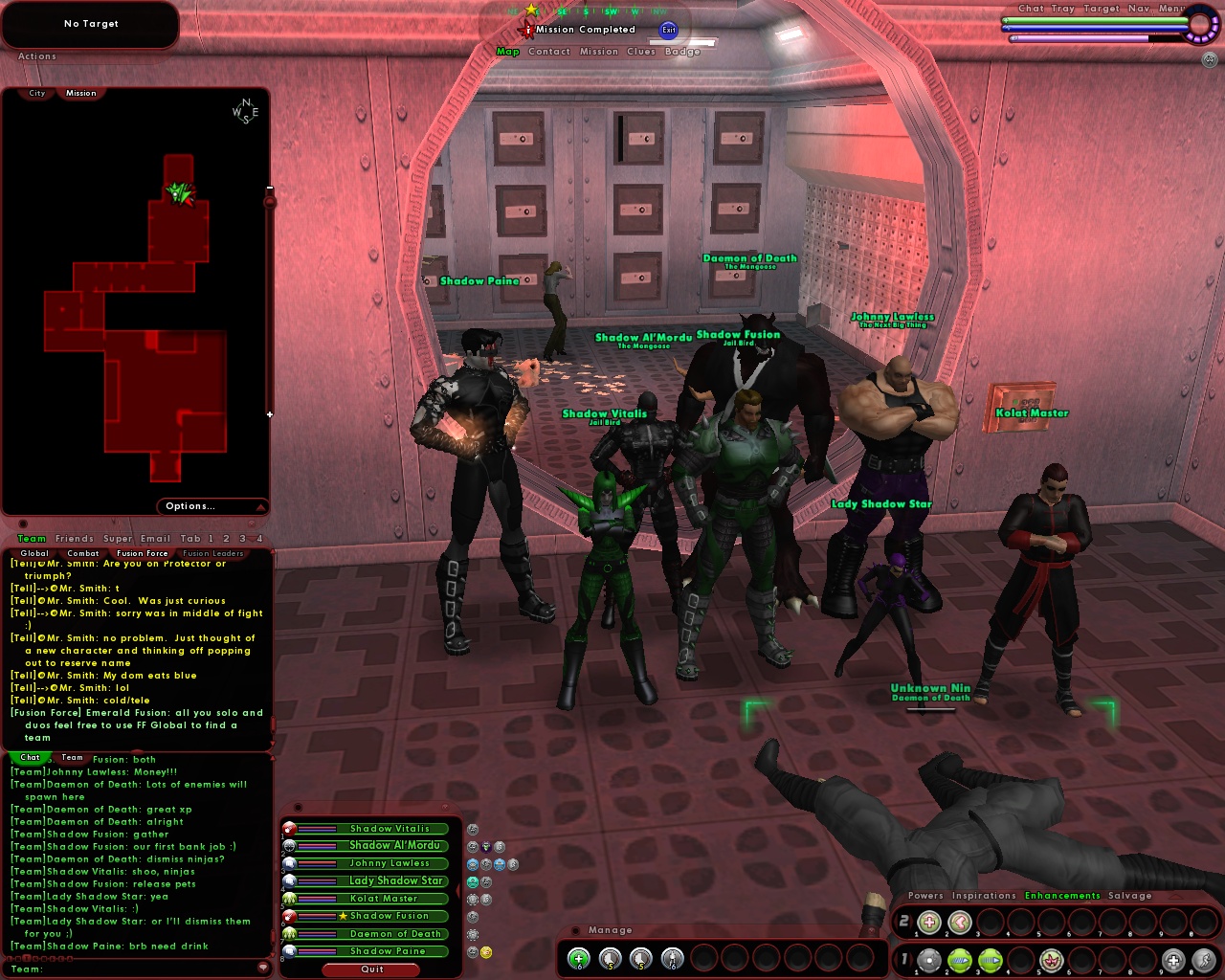The height and width of the screenshot is (980, 1225).
Task: Toggle the Target window display
Action: (1102, 8)
